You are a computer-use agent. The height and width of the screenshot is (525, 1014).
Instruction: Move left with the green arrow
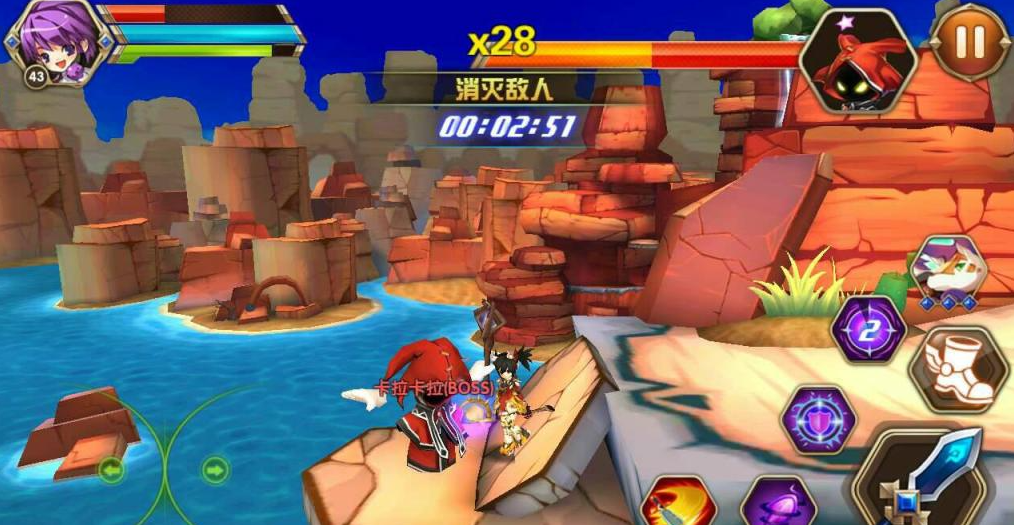[x=111, y=468]
